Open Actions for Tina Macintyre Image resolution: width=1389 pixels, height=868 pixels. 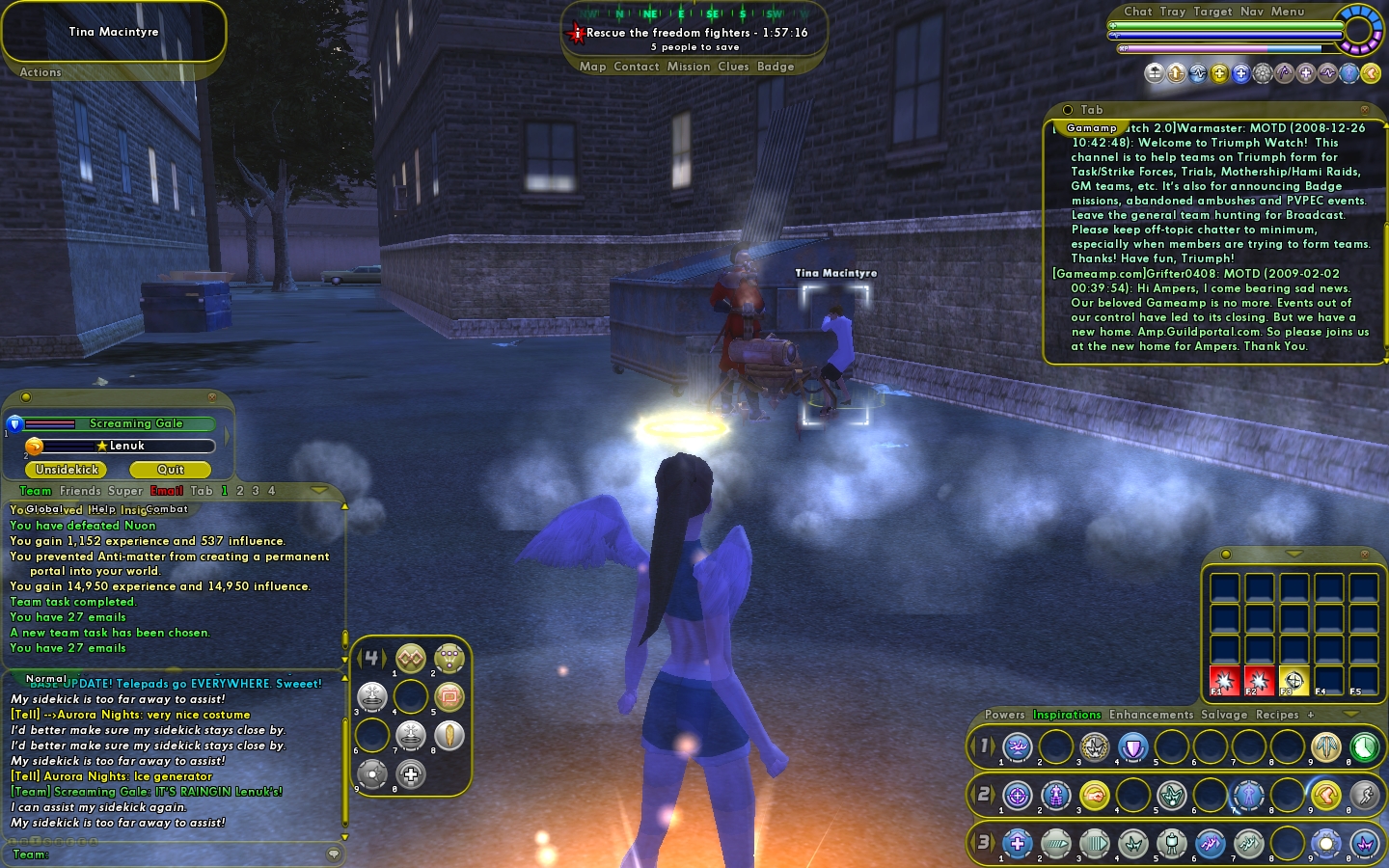click(x=41, y=72)
